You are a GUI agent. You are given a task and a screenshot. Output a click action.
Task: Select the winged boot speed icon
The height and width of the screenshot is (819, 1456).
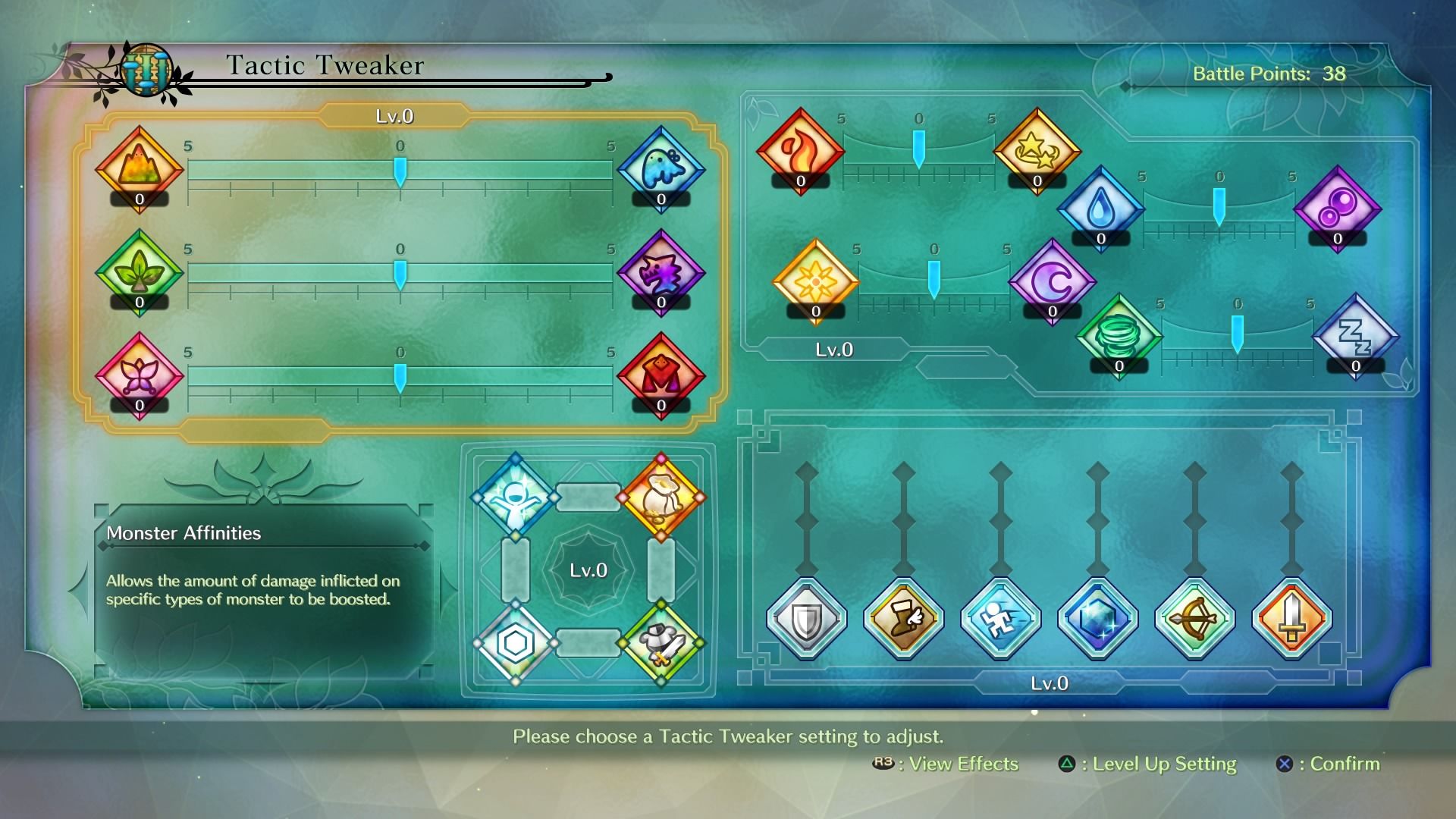click(x=903, y=617)
